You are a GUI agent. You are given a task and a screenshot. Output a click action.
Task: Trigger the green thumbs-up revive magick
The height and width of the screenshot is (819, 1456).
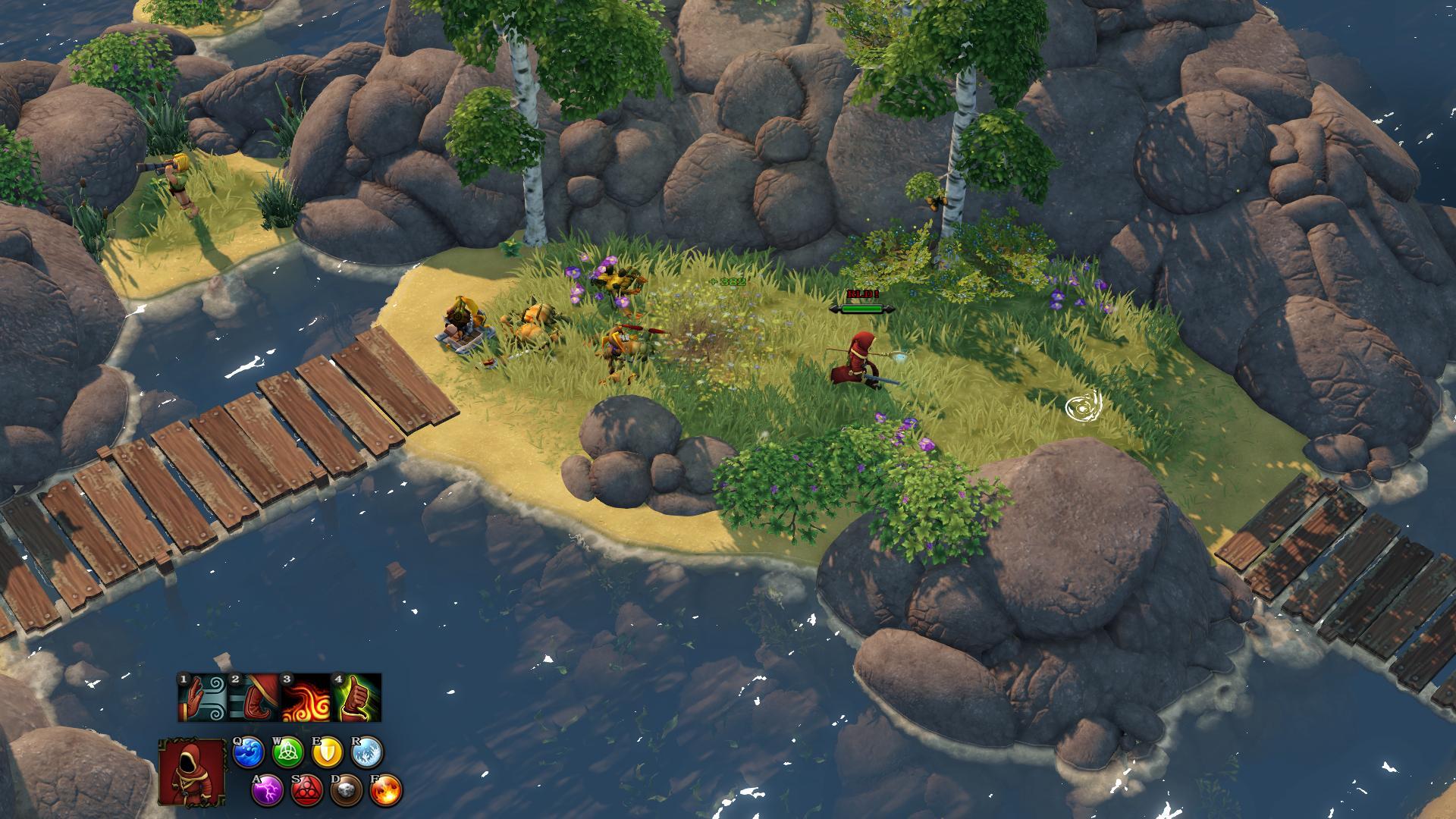coord(356,698)
